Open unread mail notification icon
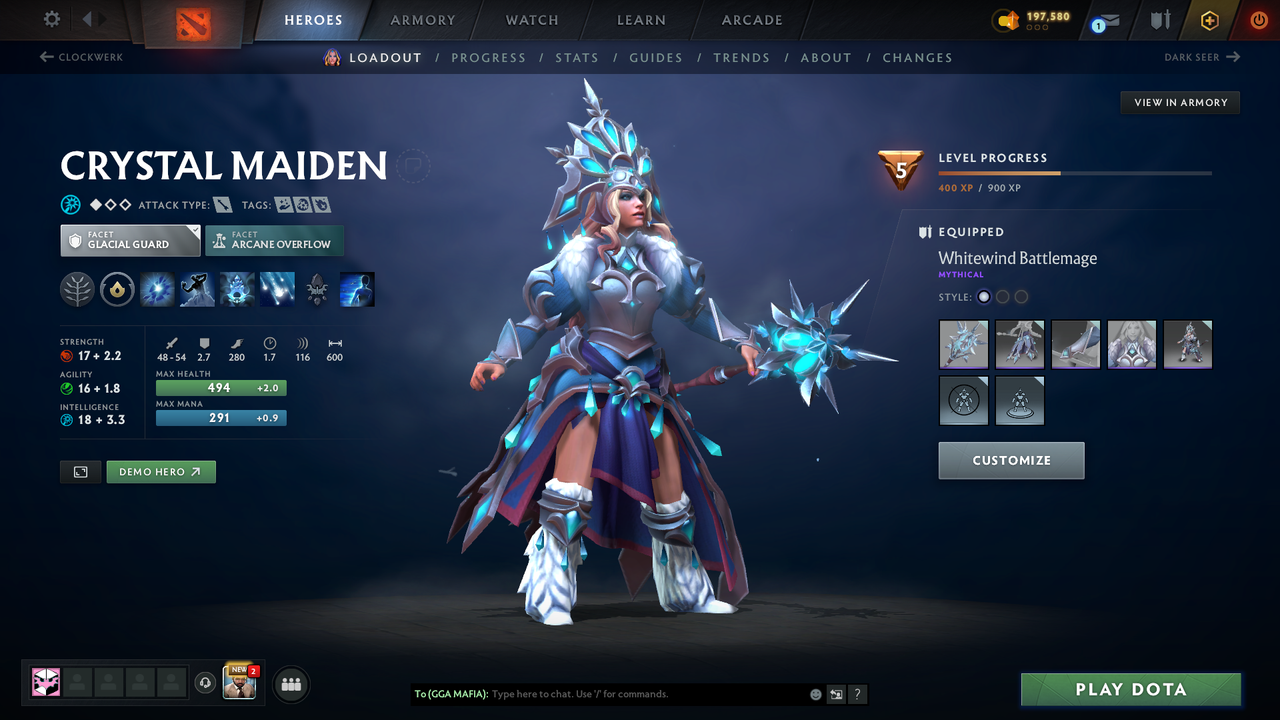This screenshot has width=1280, height=720. click(1104, 20)
